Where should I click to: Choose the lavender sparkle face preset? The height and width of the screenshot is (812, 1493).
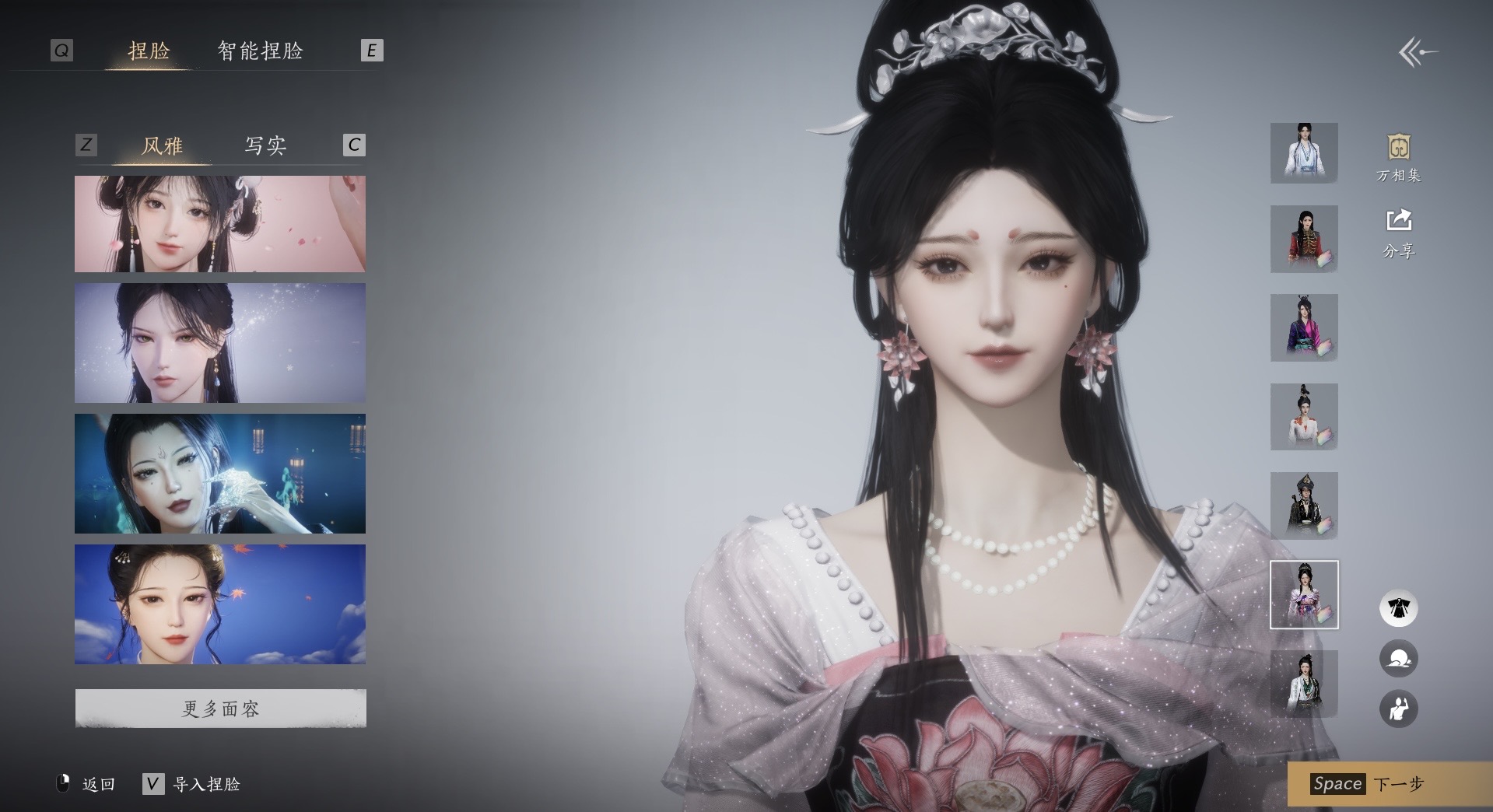(220, 343)
